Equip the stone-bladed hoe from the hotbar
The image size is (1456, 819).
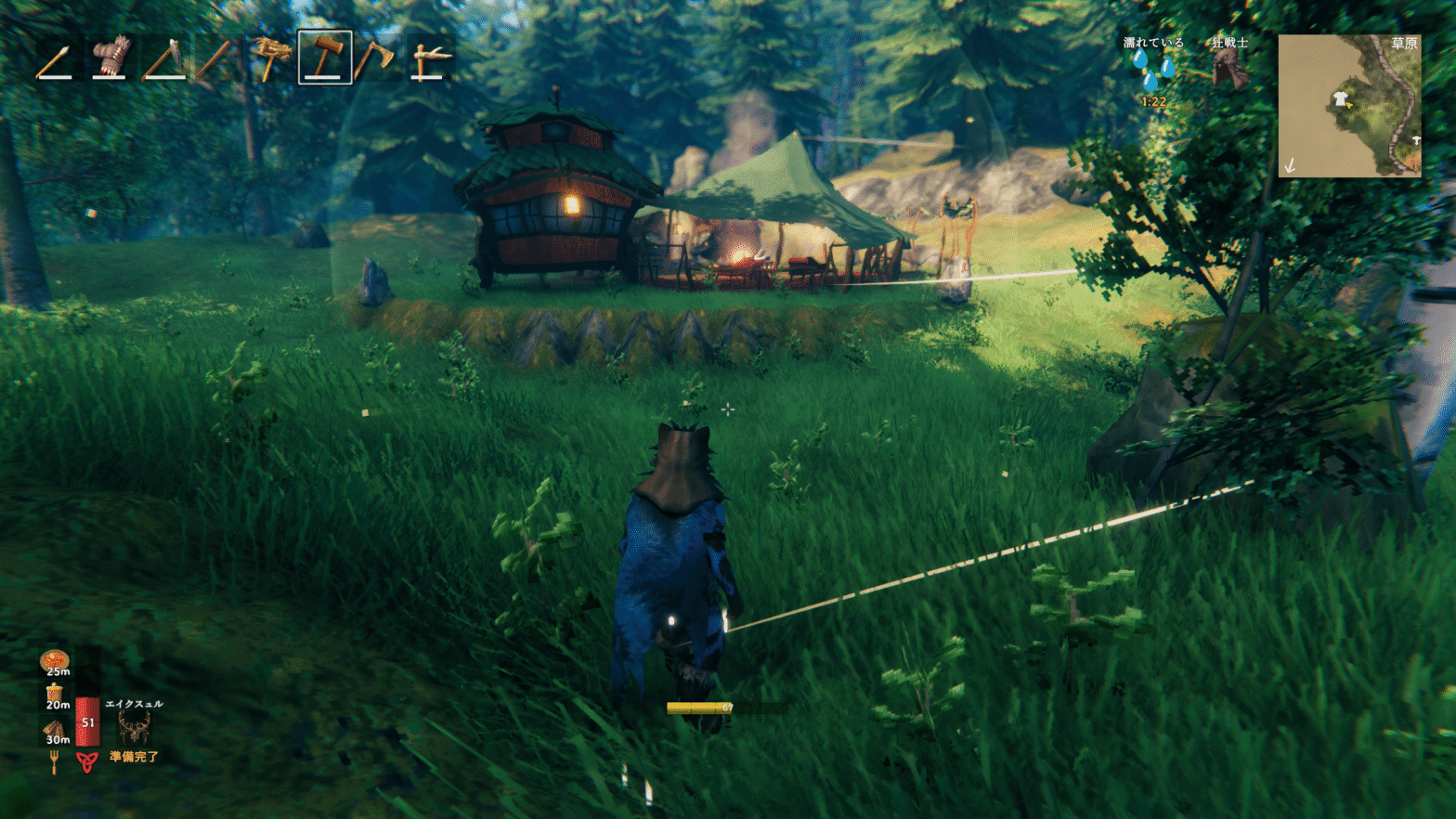tap(163, 58)
